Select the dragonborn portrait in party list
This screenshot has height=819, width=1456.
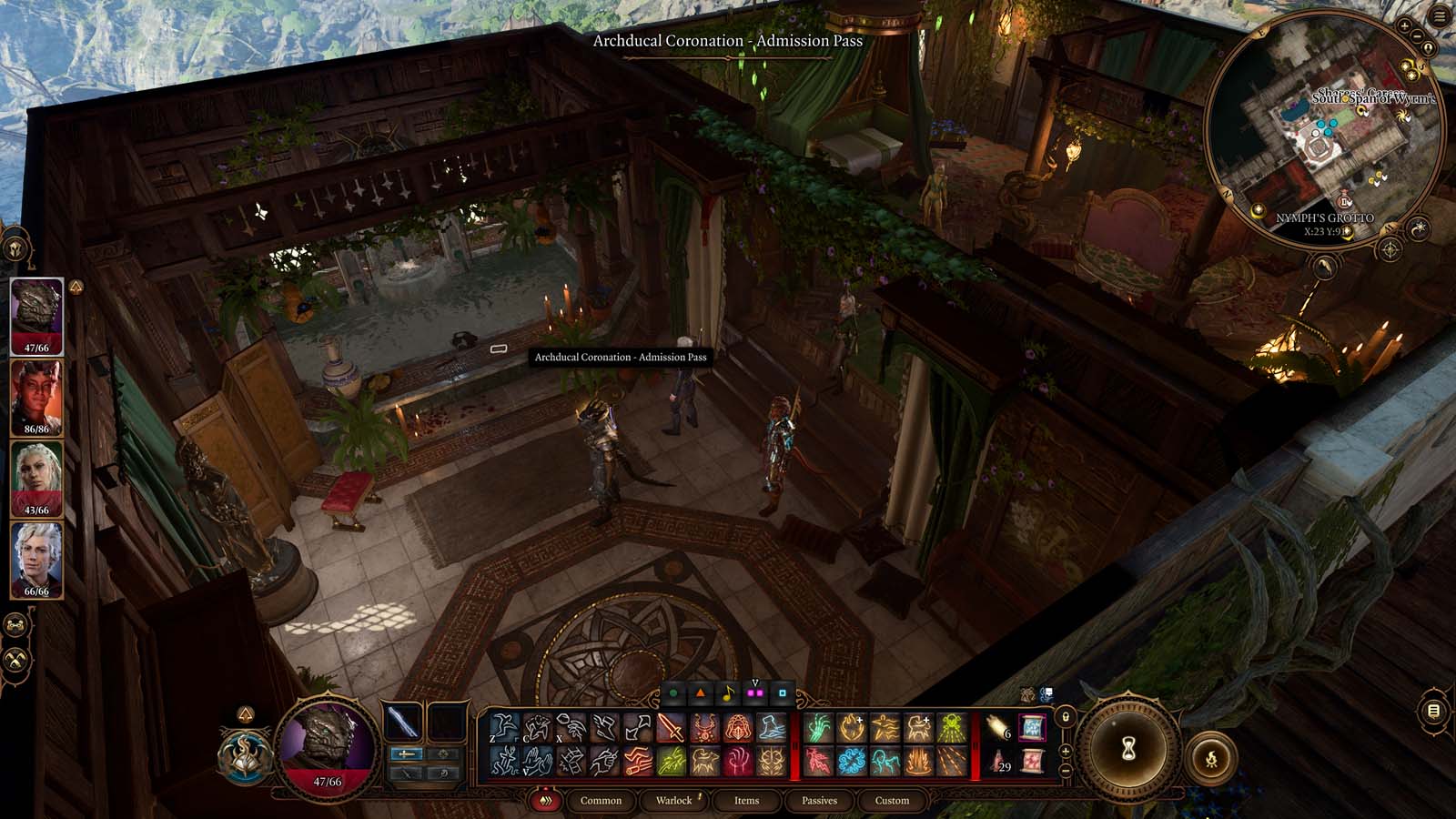[x=36, y=315]
